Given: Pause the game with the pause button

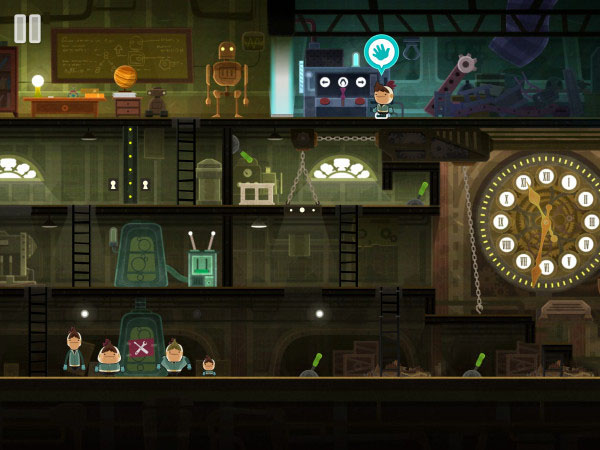Looking at the screenshot, I should (x=28, y=28).
